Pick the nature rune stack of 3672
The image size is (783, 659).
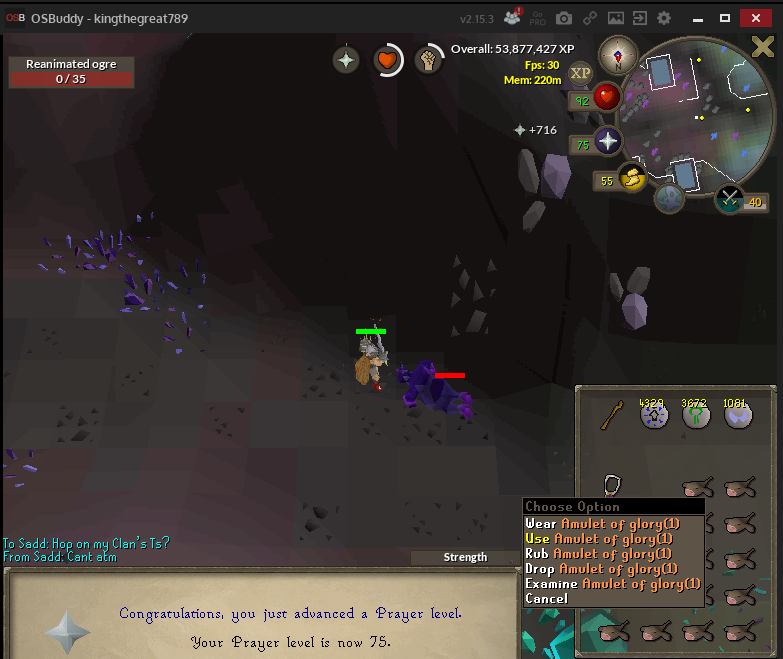click(x=696, y=416)
